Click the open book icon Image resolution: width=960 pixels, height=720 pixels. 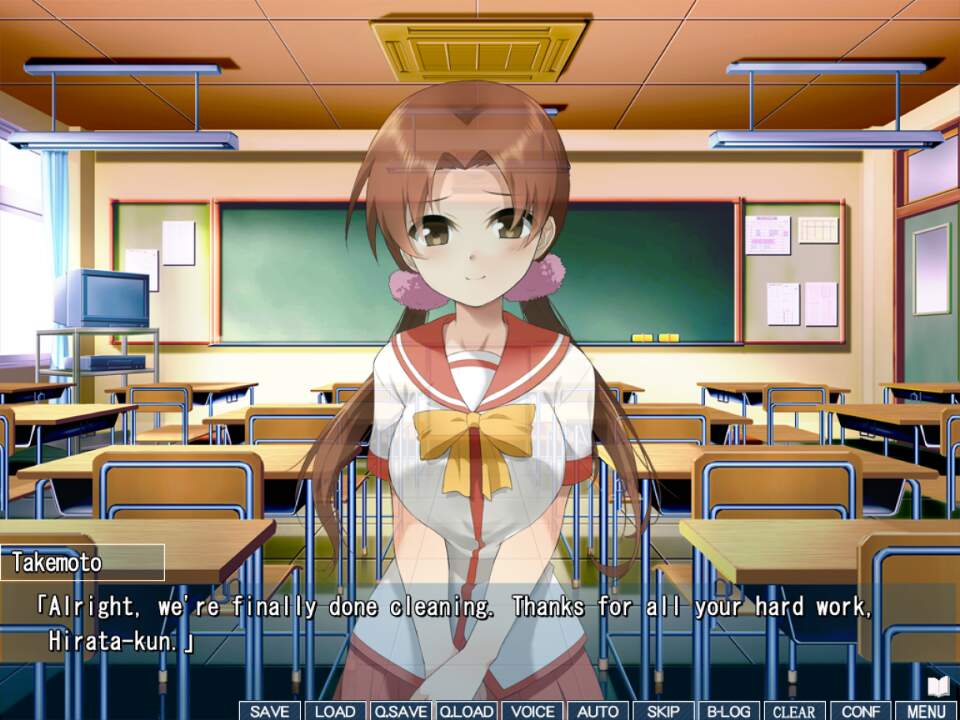click(938, 686)
